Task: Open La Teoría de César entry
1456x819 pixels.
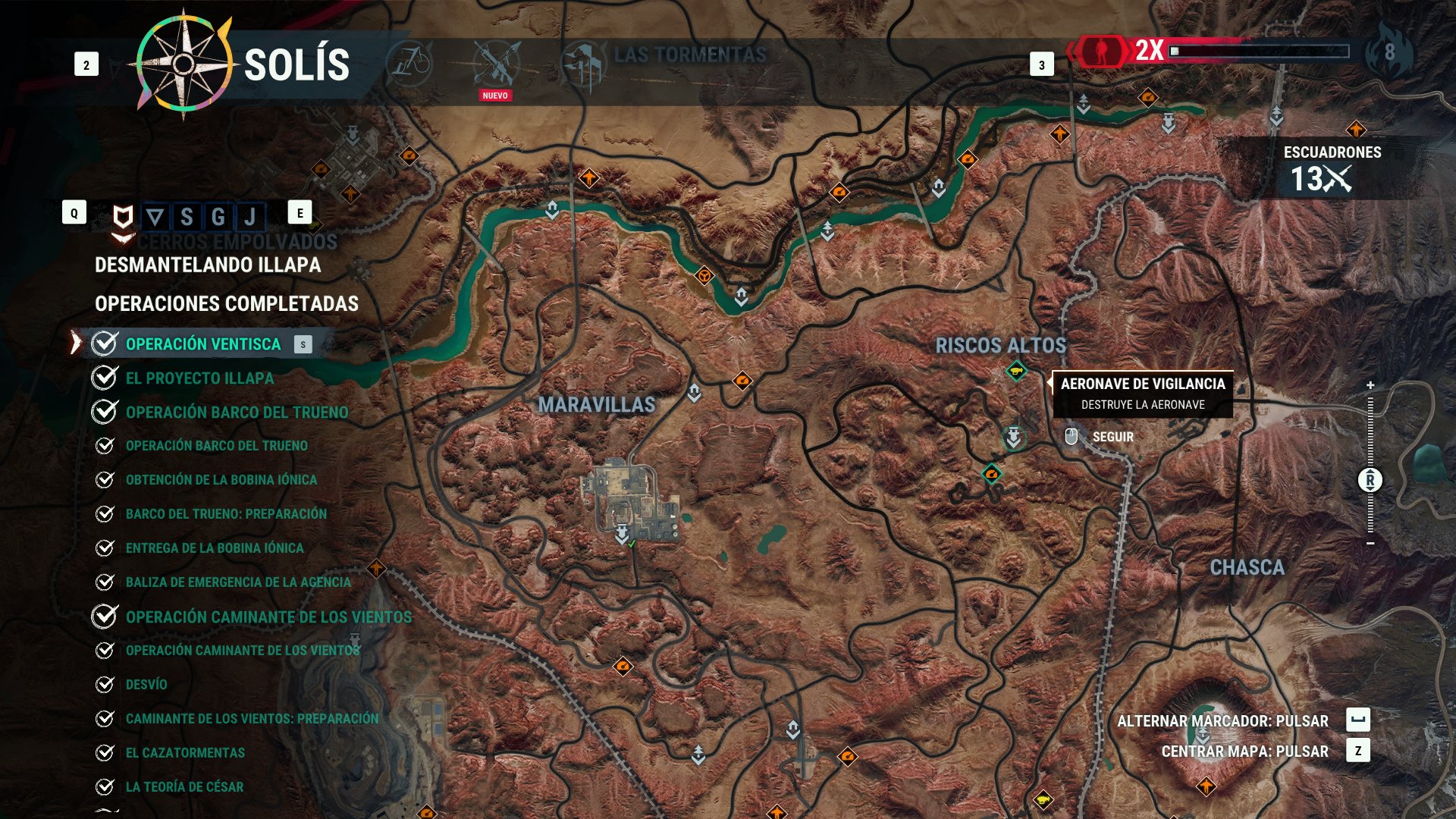Action: tap(184, 787)
